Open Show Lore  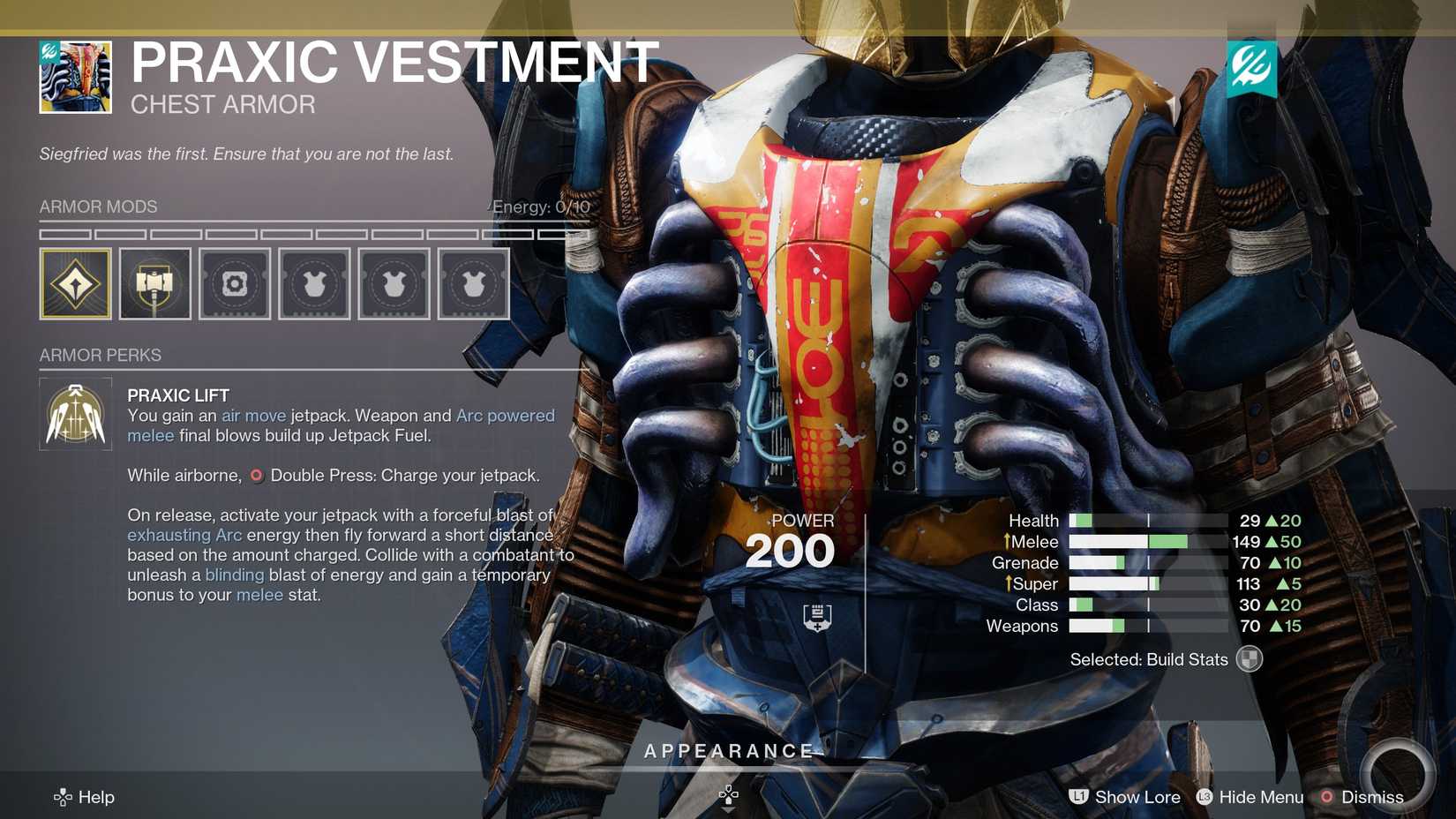[1137, 797]
